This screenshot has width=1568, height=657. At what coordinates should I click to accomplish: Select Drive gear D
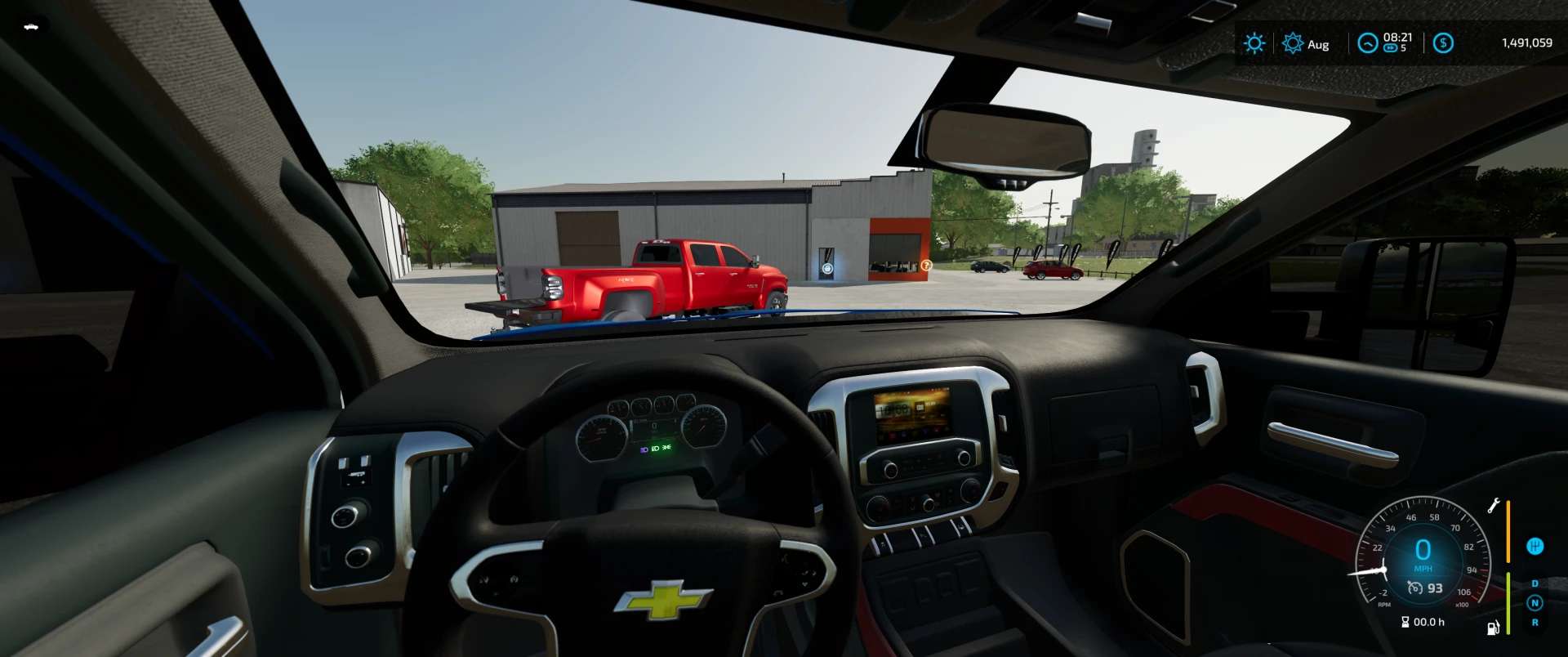point(1535,583)
